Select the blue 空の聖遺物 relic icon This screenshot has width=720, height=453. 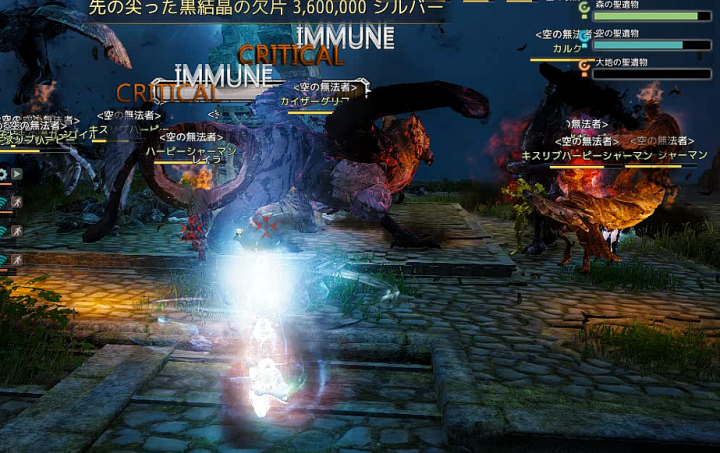click(x=584, y=37)
